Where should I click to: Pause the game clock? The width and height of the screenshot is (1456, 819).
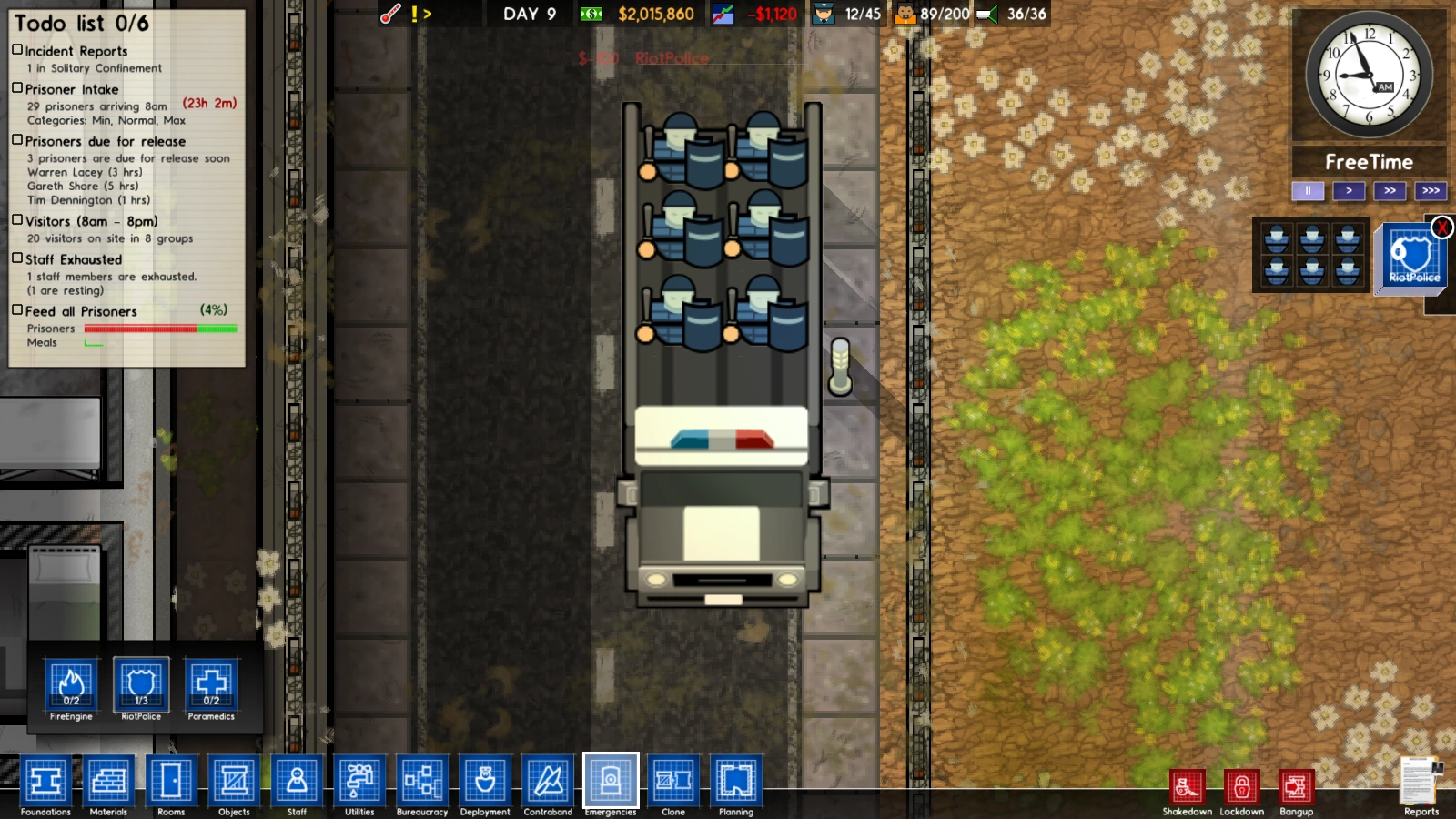[1306, 190]
